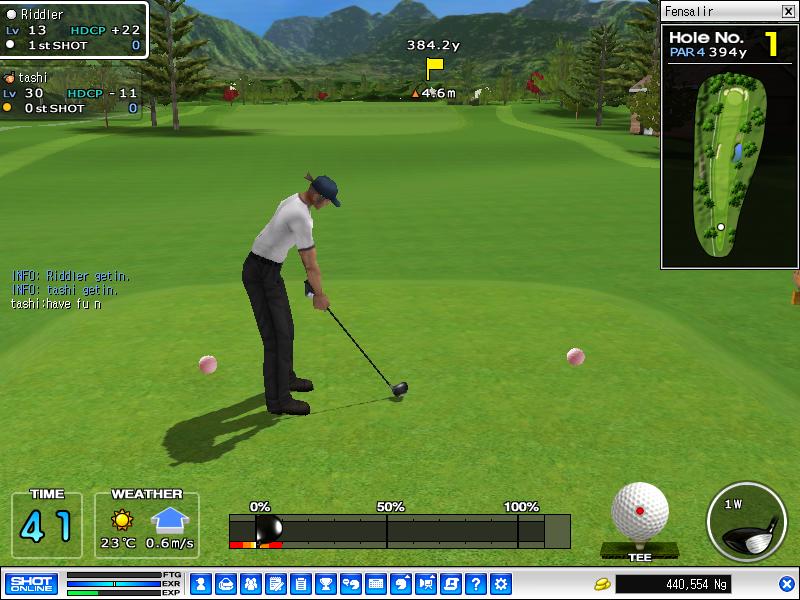Close the Fensalir course map panel
Screen dimensions: 800x600
click(x=788, y=12)
